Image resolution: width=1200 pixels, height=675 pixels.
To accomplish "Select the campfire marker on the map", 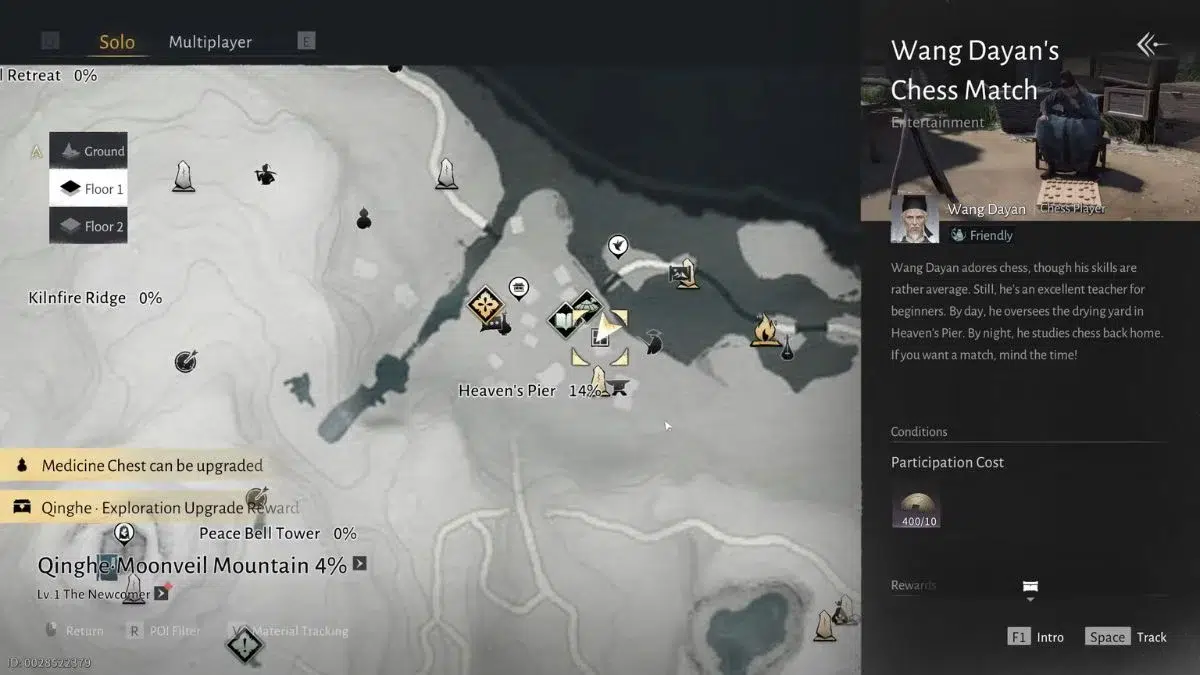I will tap(765, 329).
